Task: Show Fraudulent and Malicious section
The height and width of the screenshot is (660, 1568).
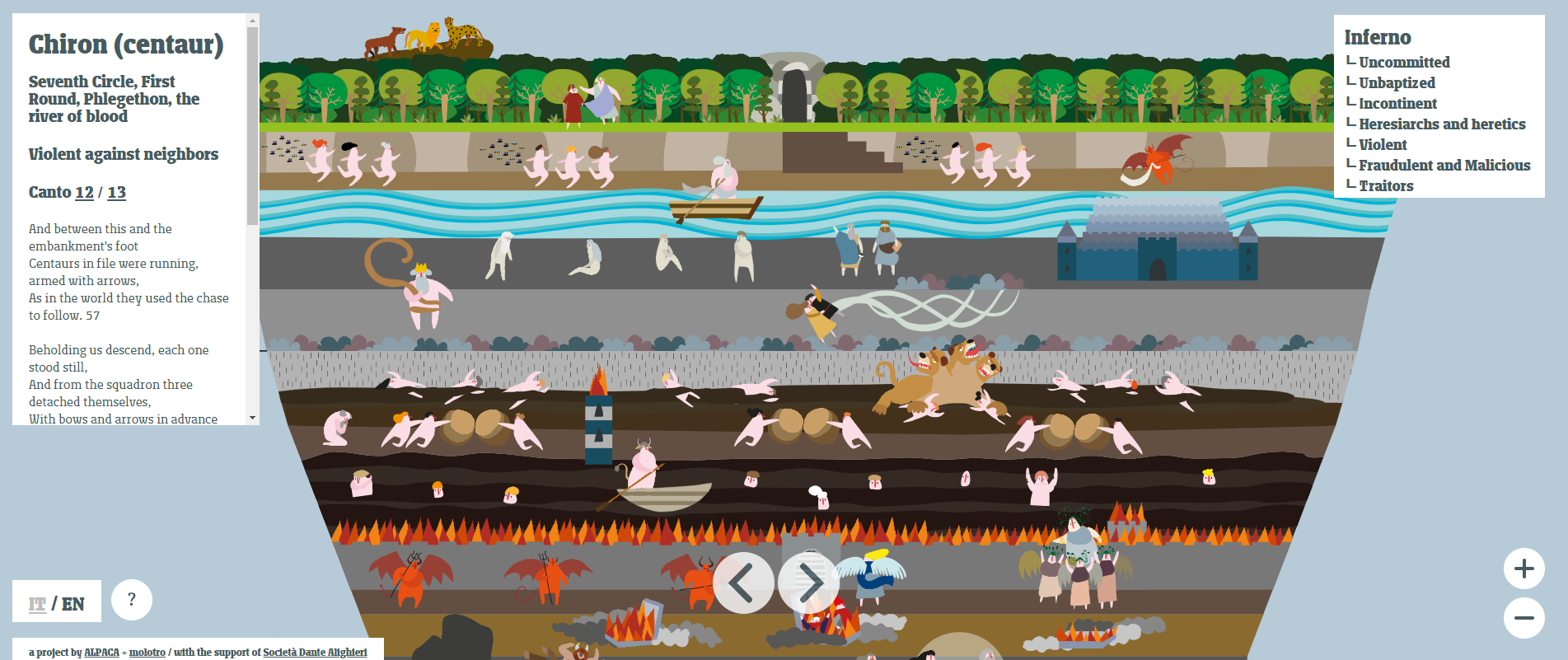Action: (x=1444, y=165)
